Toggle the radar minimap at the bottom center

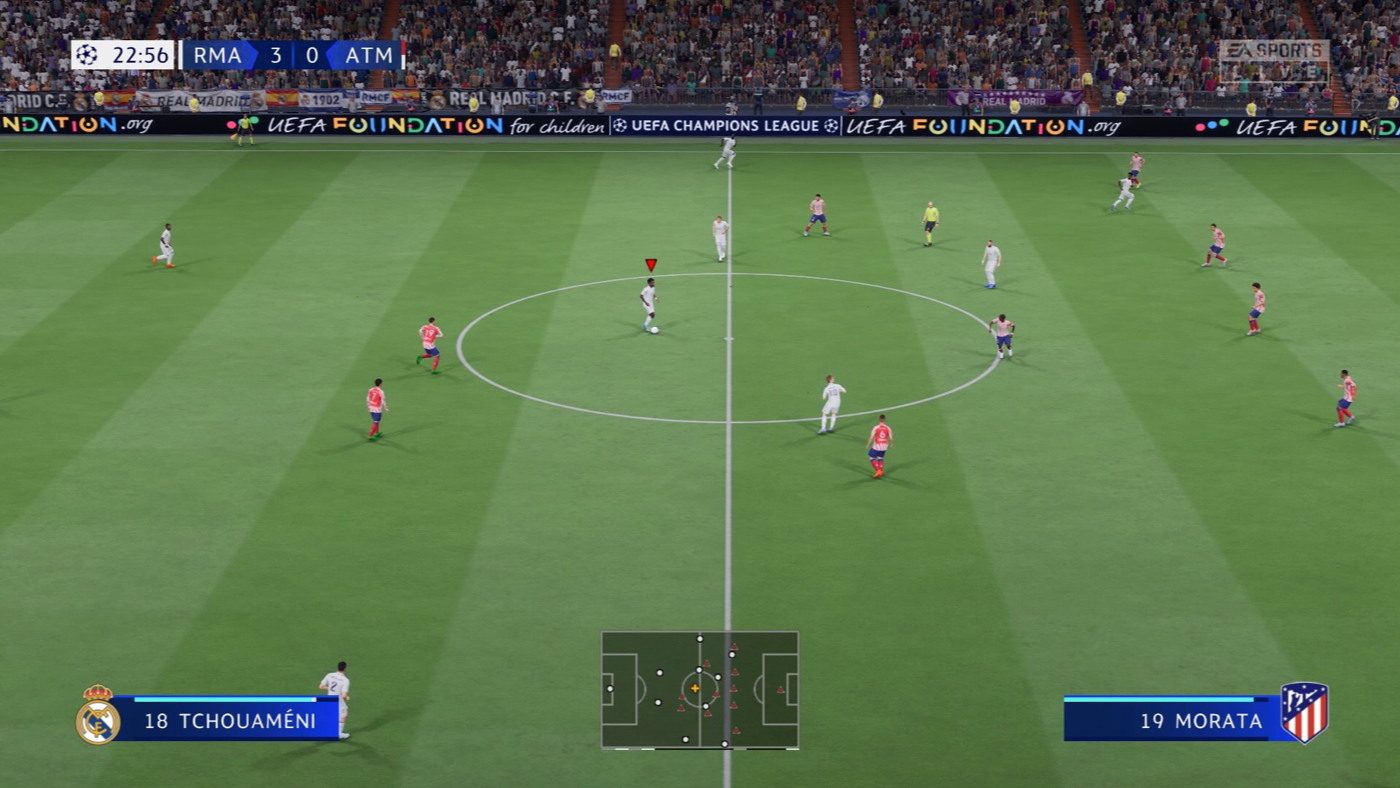[700, 690]
